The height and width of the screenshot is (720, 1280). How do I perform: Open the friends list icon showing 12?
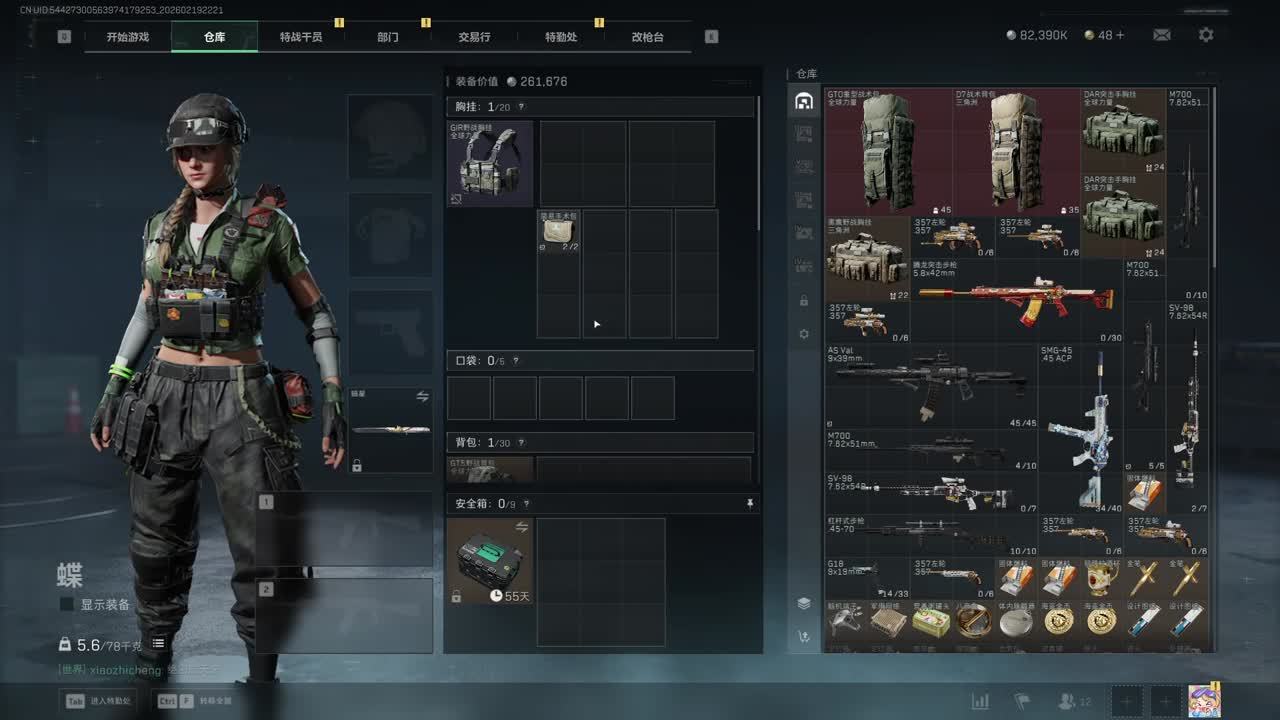[1074, 702]
